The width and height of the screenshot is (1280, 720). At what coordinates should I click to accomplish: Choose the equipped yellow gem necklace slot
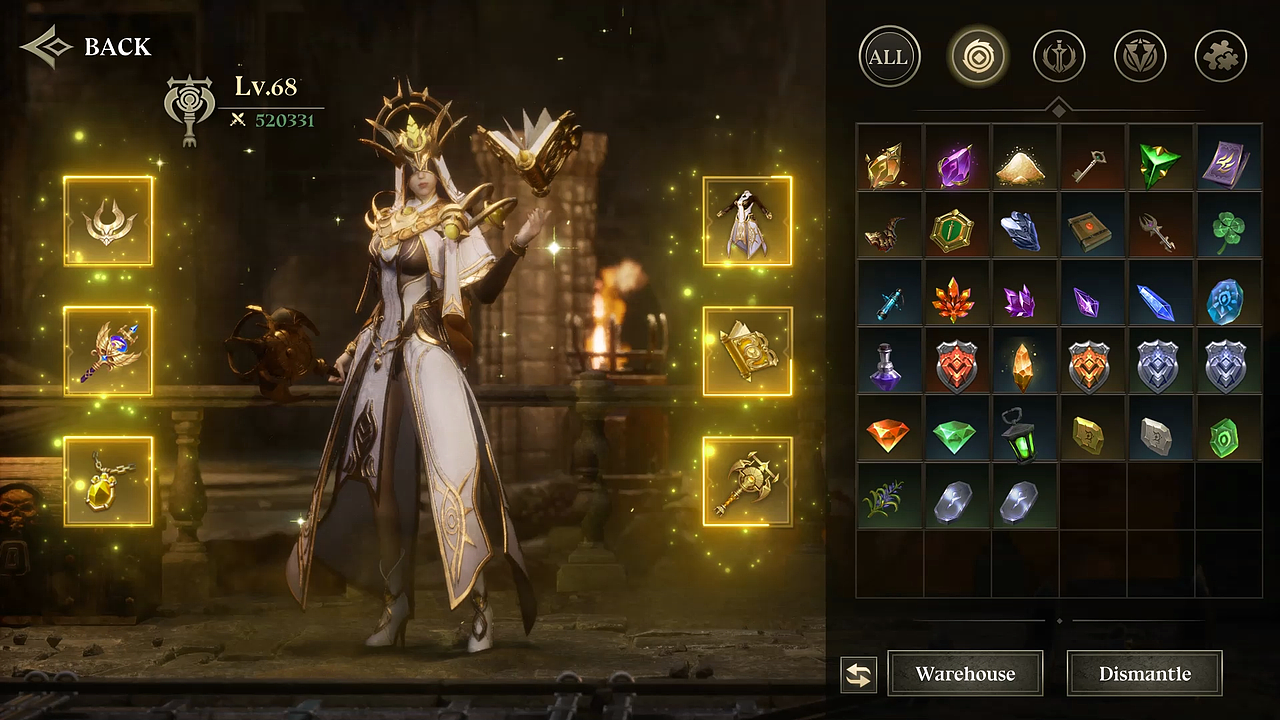tap(108, 481)
